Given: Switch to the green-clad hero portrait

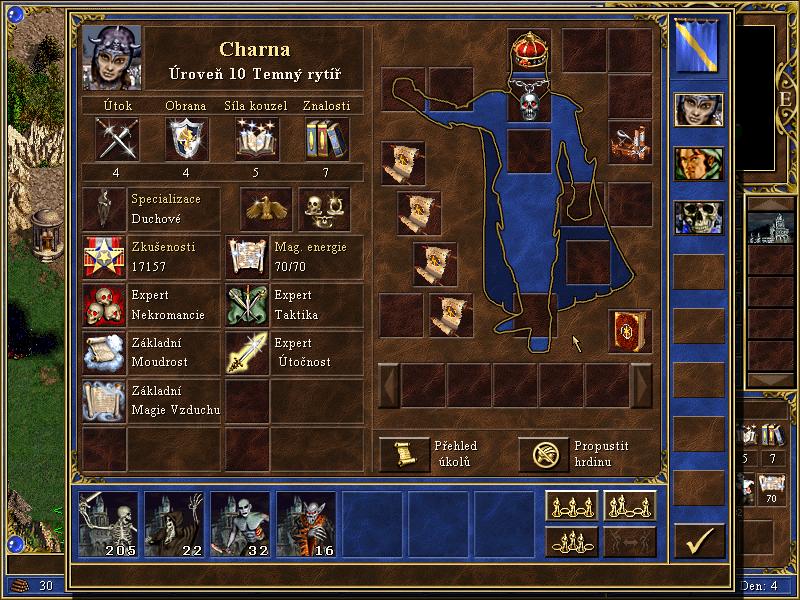Looking at the screenshot, I should pos(697,163).
